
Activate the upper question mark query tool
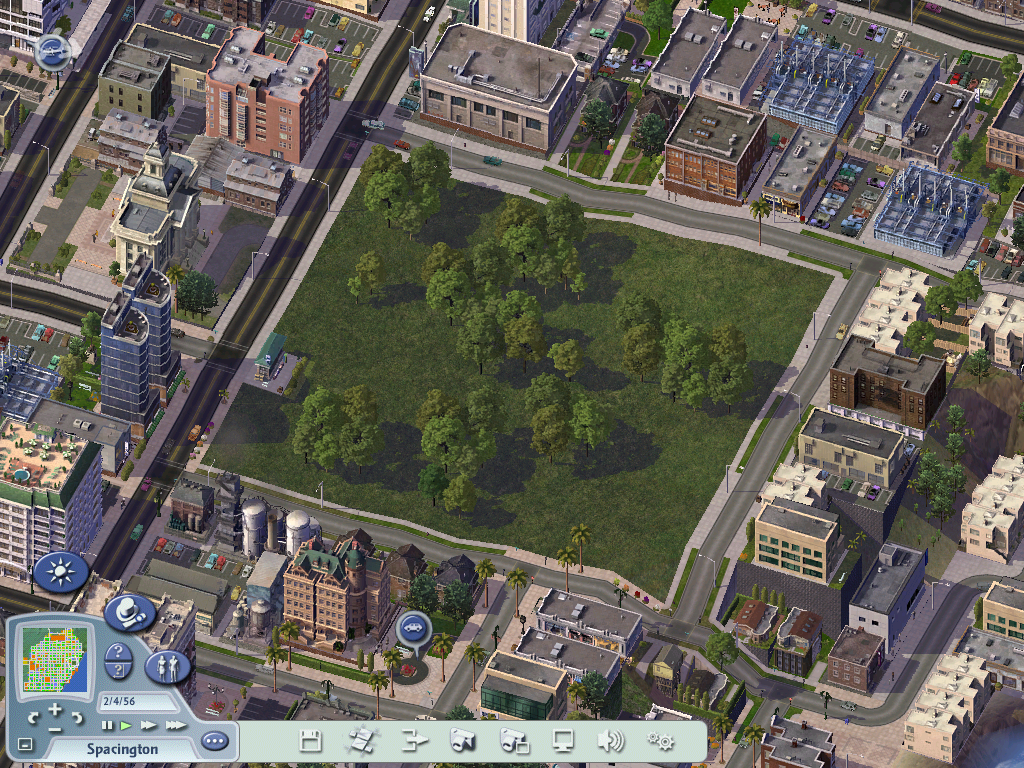[118, 653]
